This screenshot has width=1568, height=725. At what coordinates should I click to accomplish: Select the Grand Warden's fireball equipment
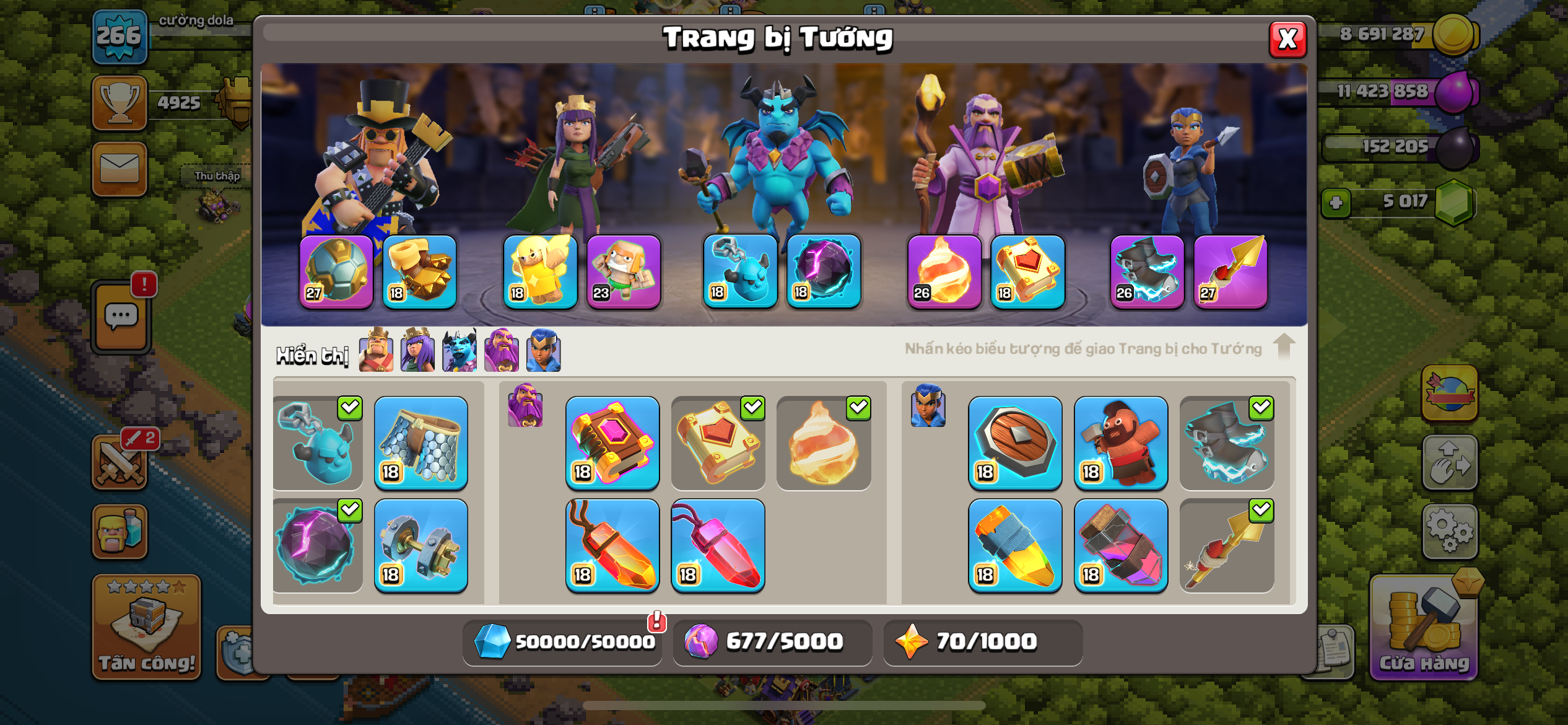[944, 271]
